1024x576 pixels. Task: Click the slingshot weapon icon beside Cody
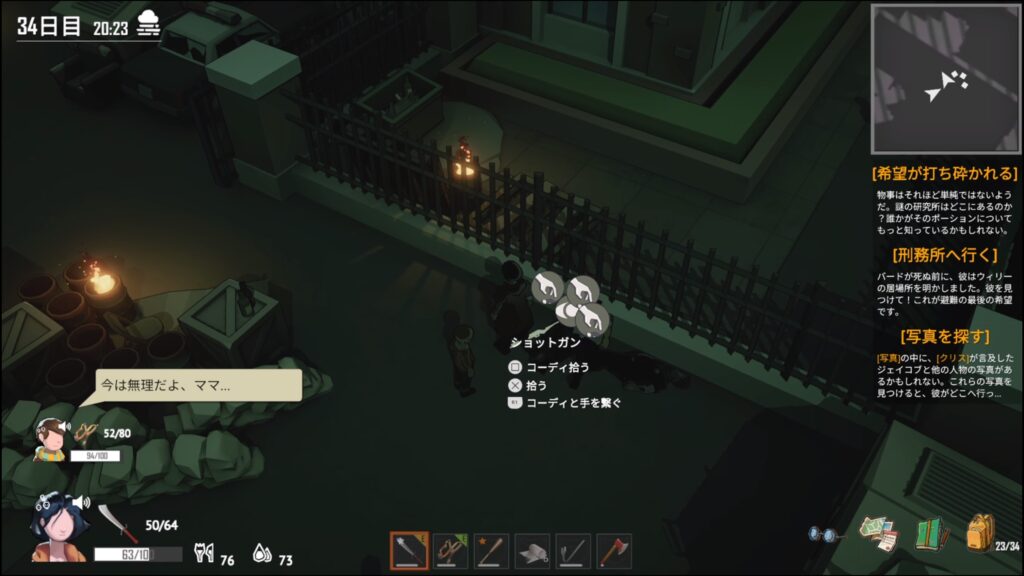coord(87,434)
